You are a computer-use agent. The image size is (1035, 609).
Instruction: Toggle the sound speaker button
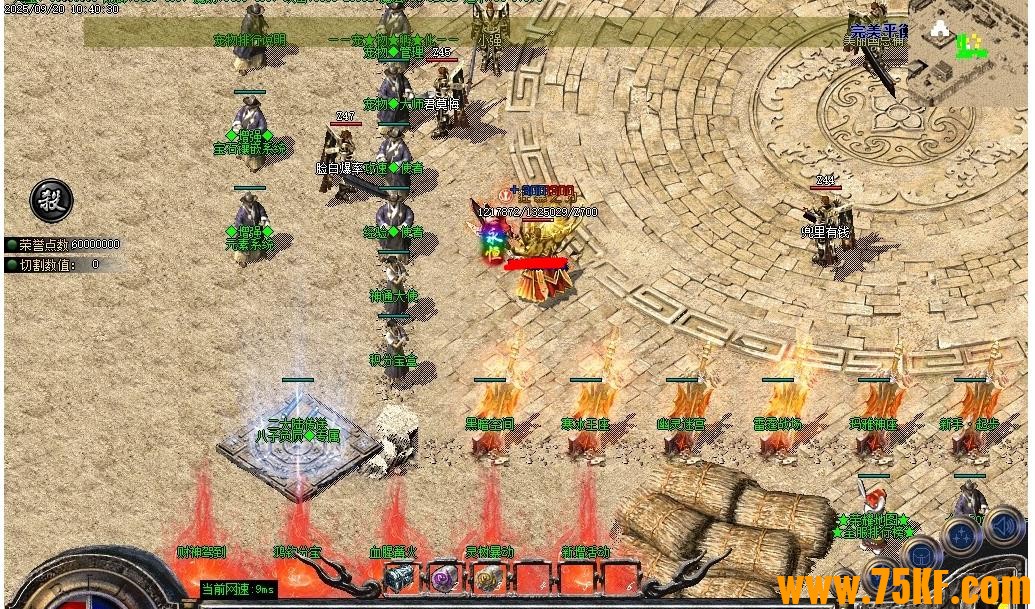tap(1003, 527)
